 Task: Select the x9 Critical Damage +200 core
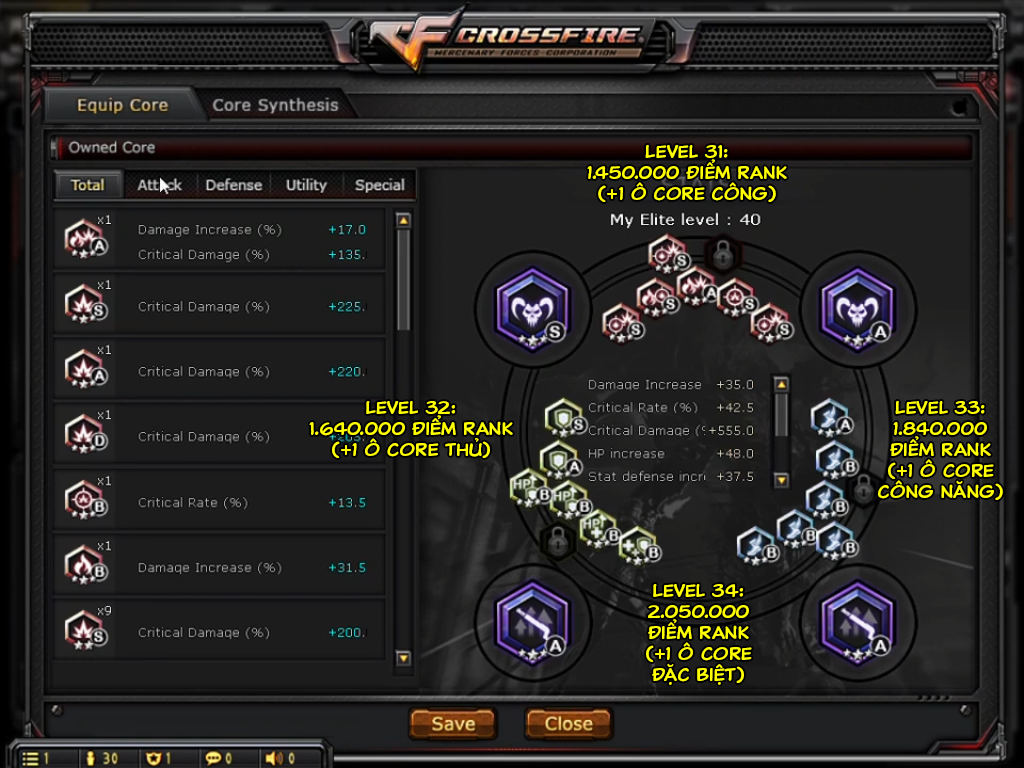220,632
